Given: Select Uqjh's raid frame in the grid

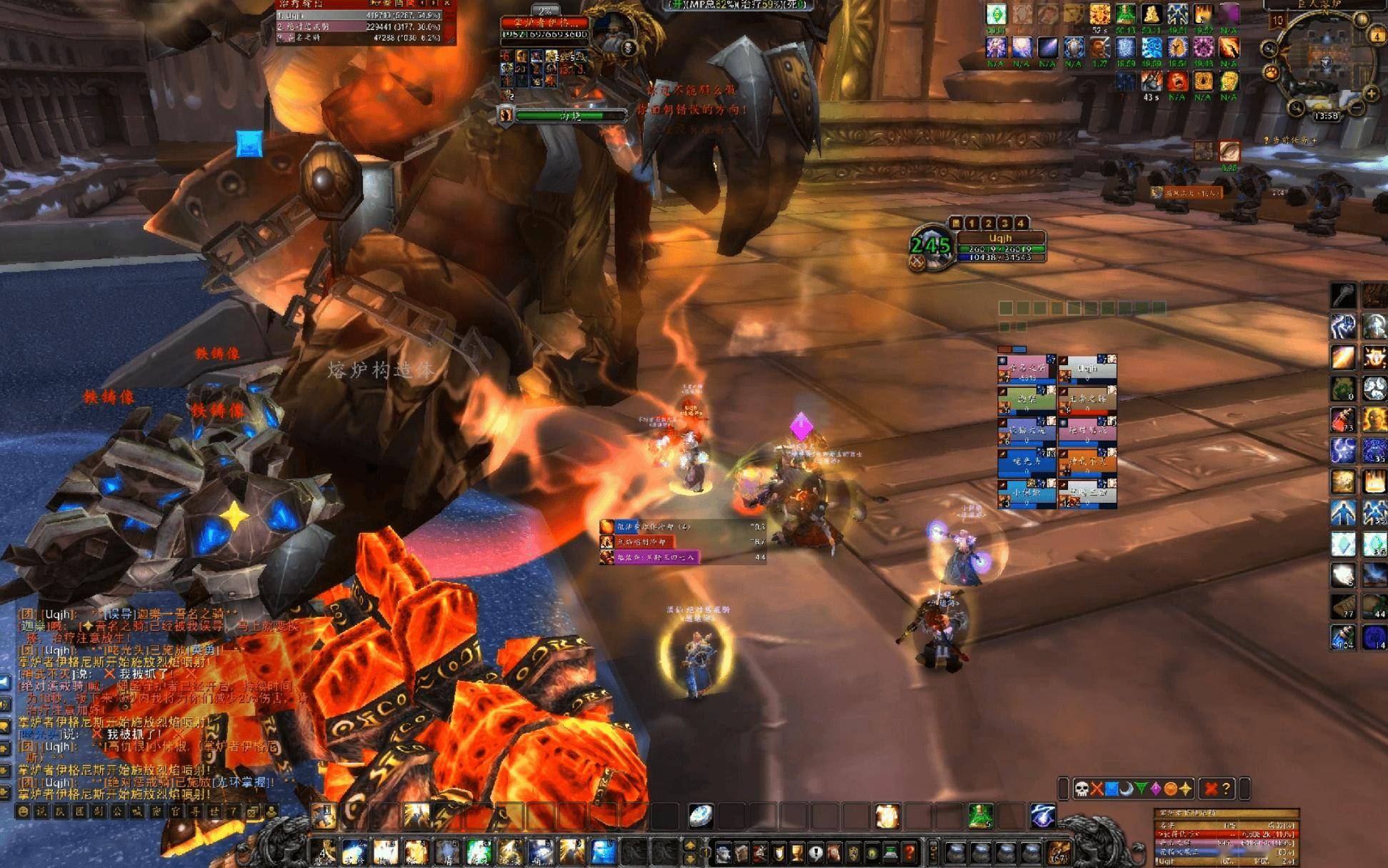Looking at the screenshot, I should pos(1088,369).
